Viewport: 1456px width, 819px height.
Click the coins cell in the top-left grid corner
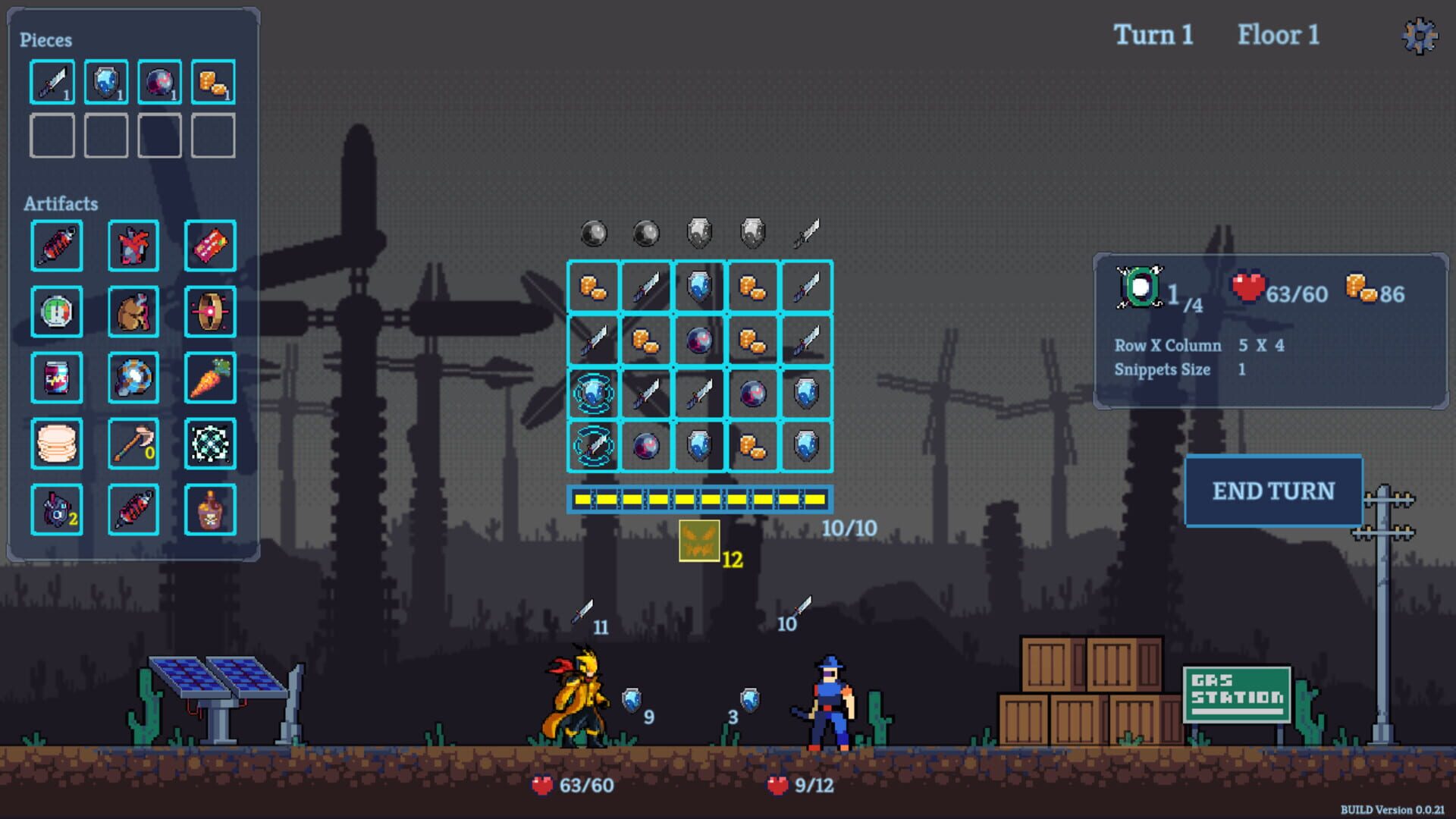pos(595,286)
